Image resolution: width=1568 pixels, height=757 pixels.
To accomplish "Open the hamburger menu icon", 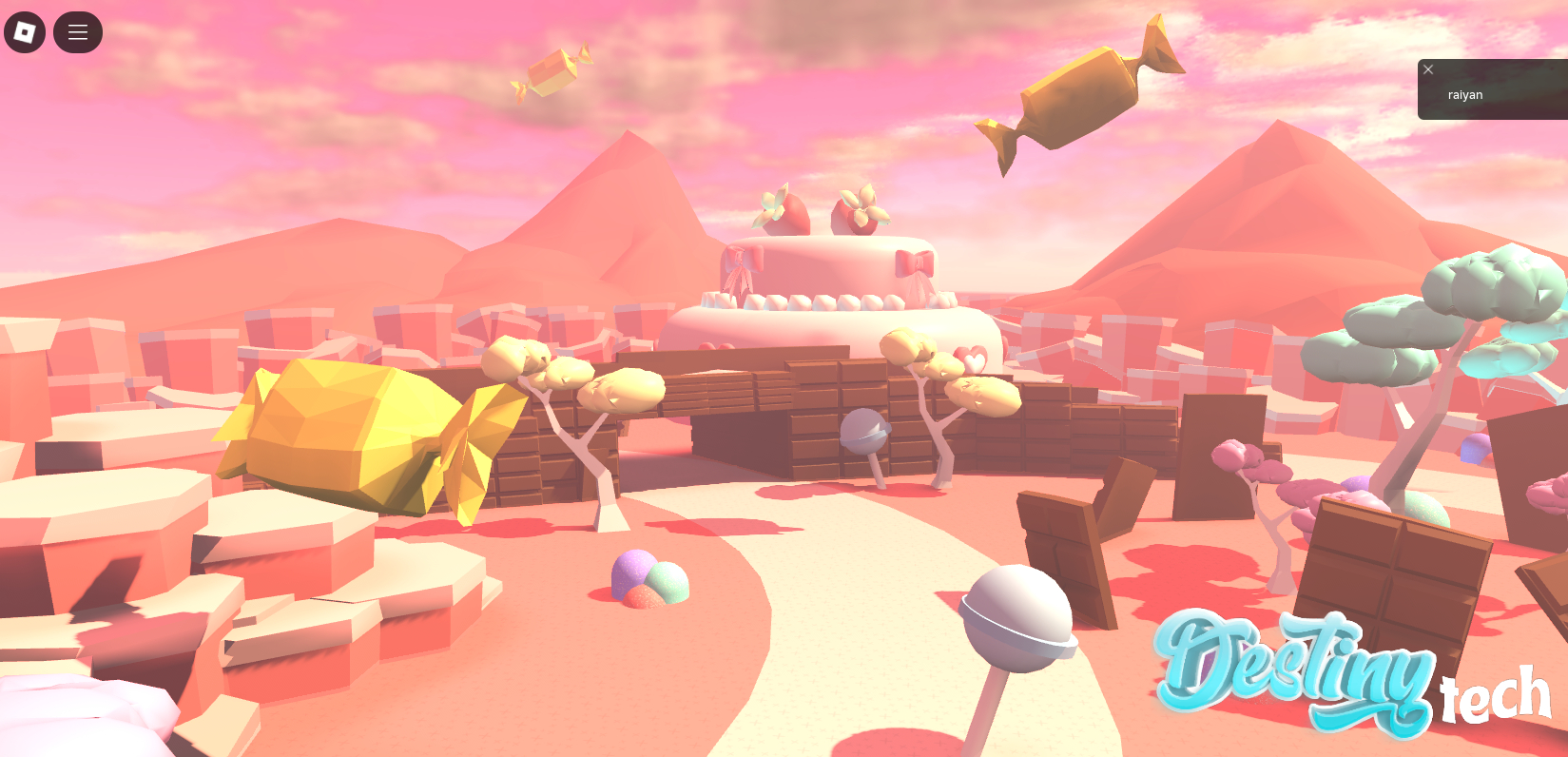I will tap(77, 31).
